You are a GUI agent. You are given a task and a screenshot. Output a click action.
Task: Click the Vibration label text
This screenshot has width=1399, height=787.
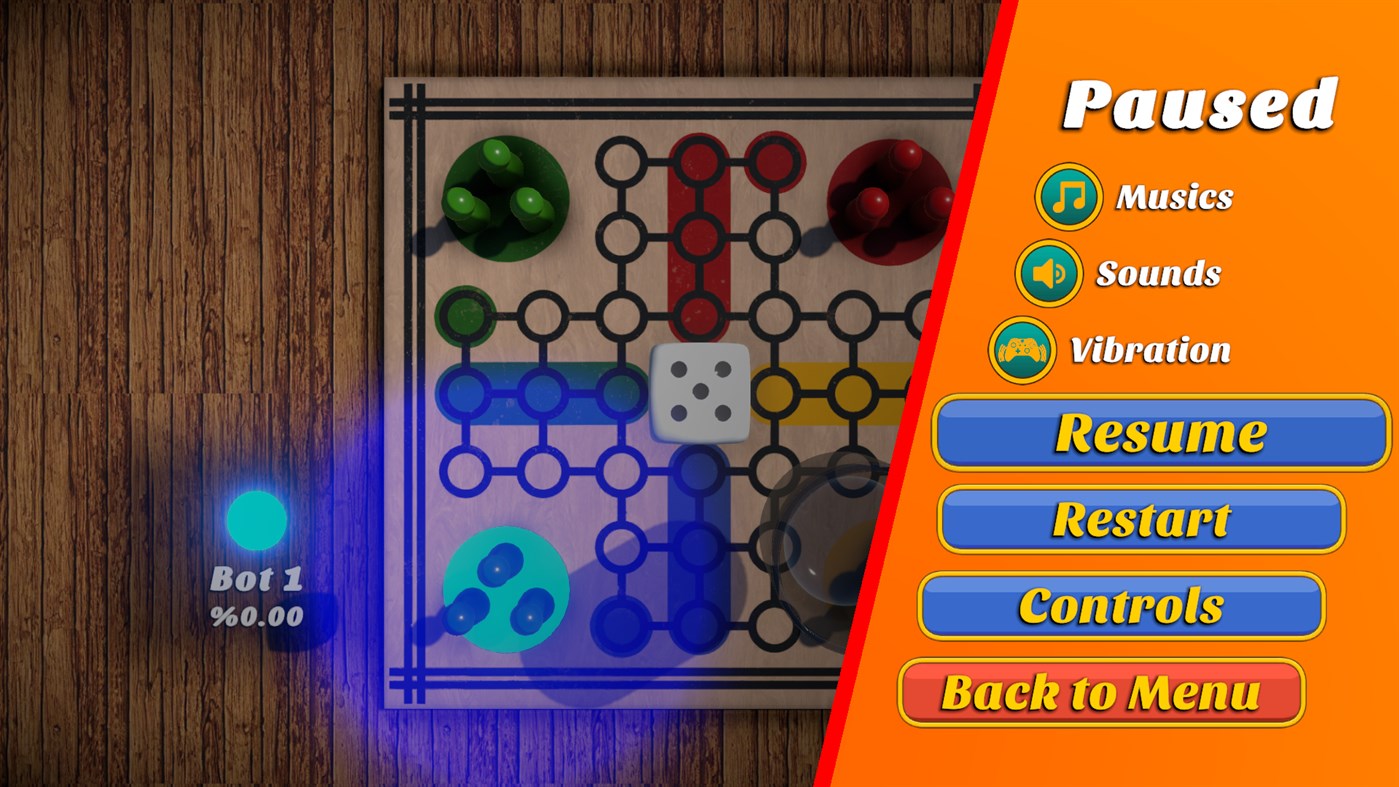coord(1150,350)
